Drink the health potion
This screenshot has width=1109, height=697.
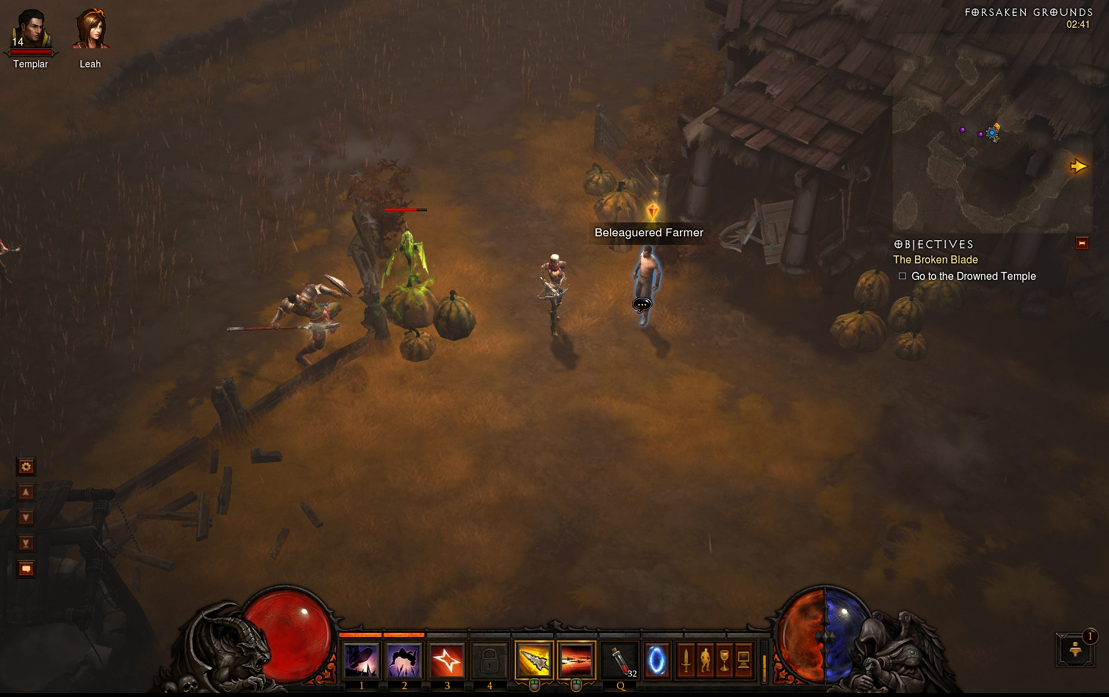point(621,661)
